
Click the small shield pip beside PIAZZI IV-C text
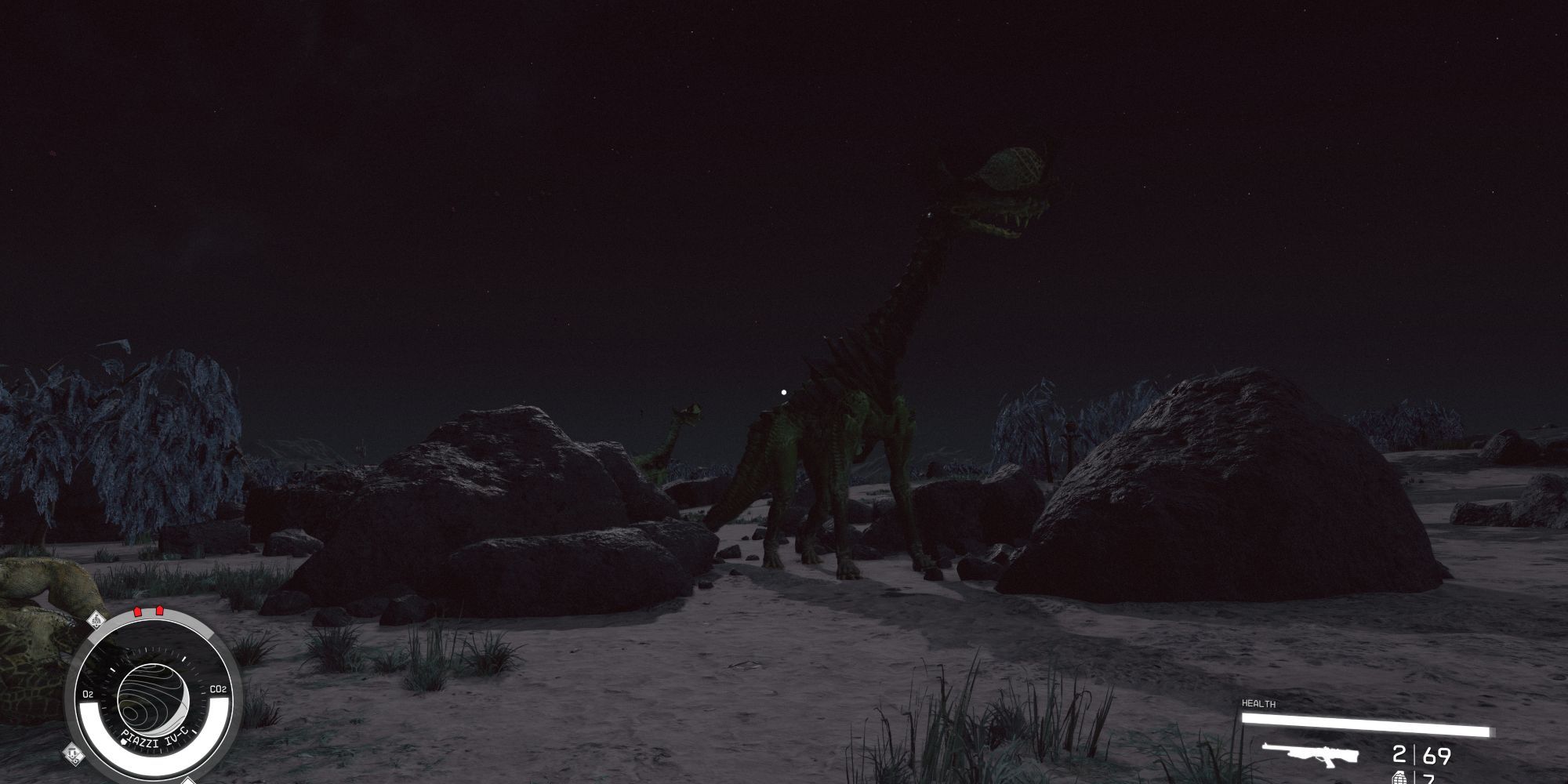pos(123,742)
